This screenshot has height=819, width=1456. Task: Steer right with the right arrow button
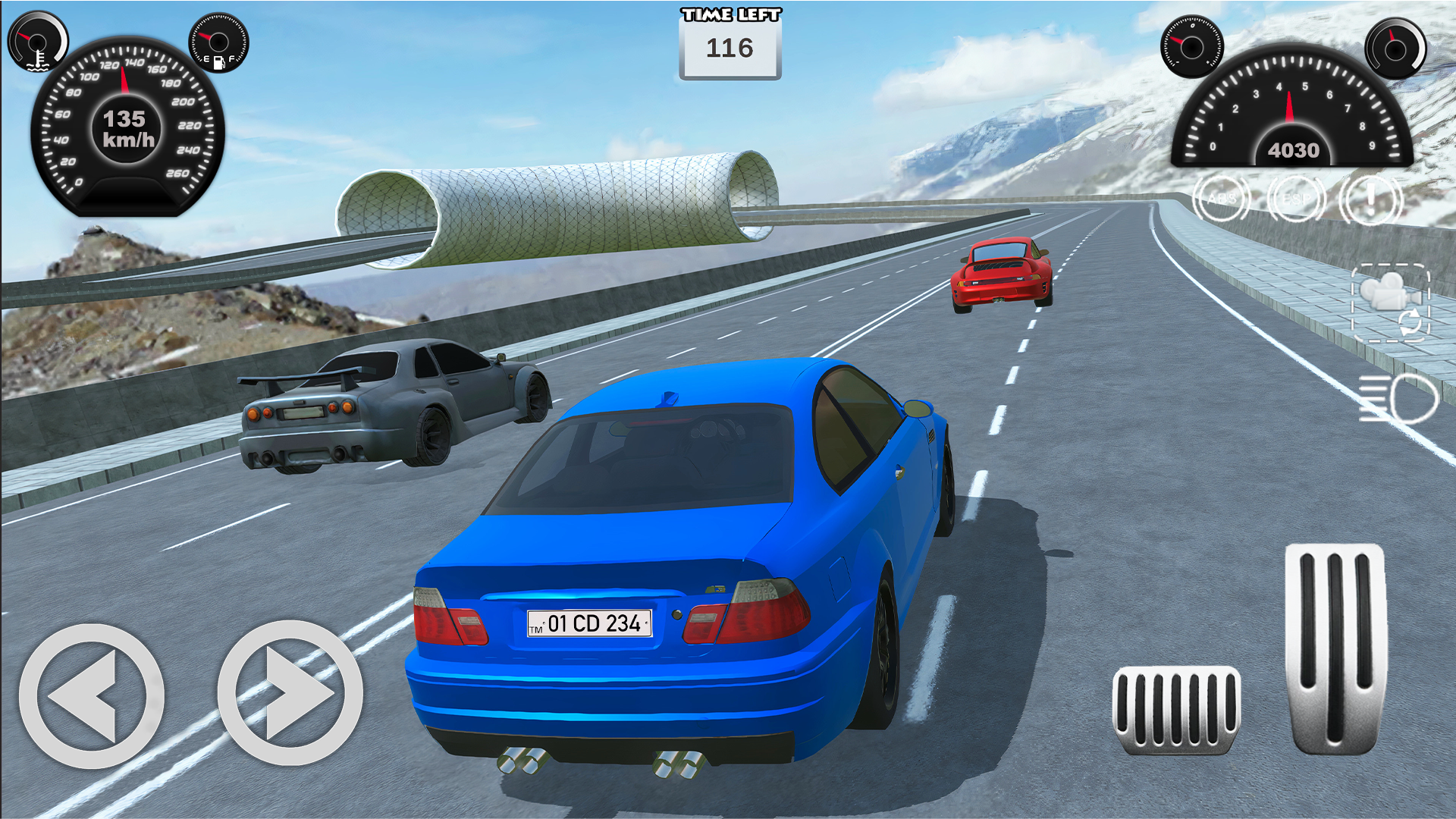point(290,693)
